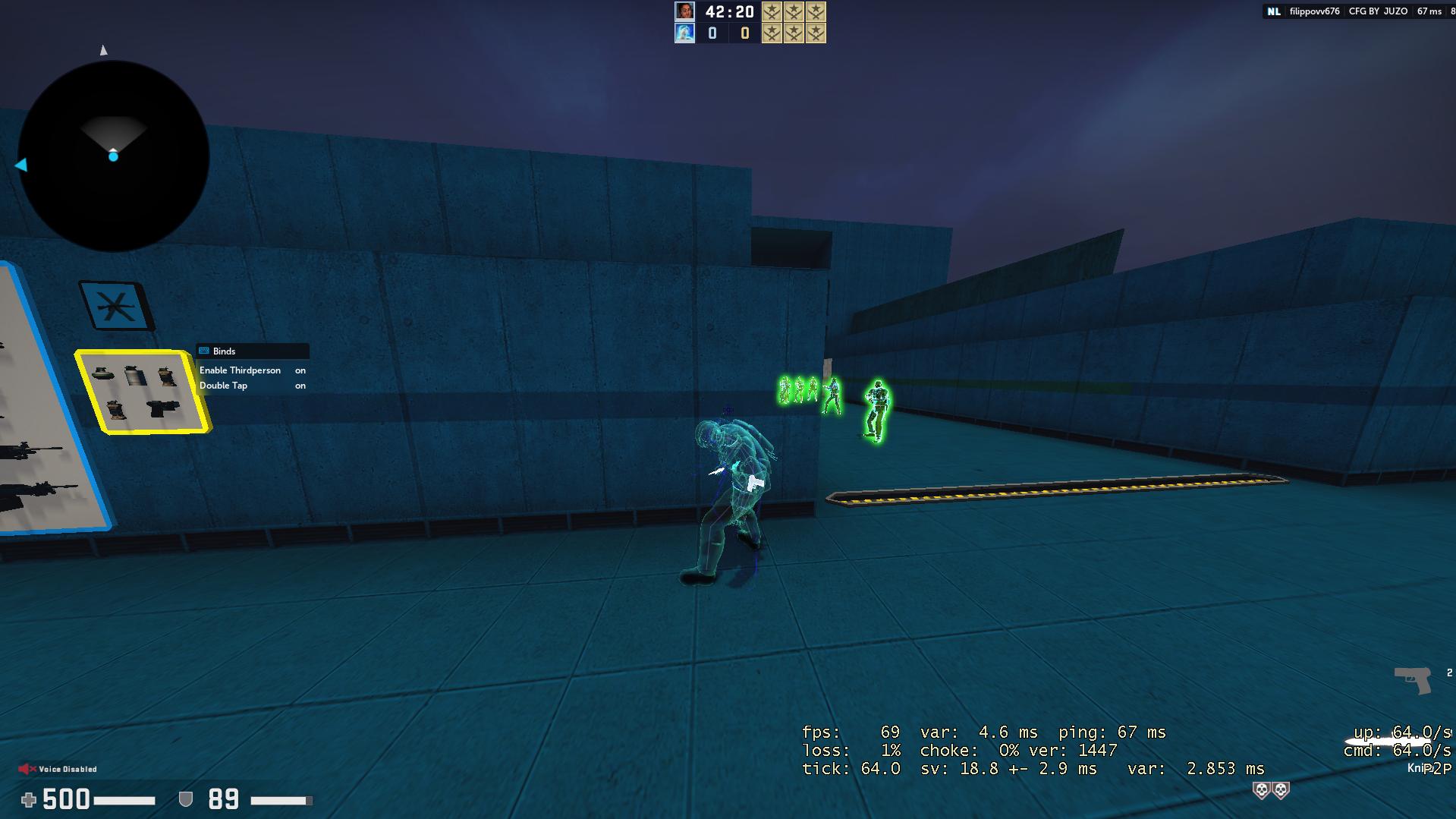Click the keyboard icon beside the Binds header
The width and height of the screenshot is (1456, 819).
[x=203, y=351]
